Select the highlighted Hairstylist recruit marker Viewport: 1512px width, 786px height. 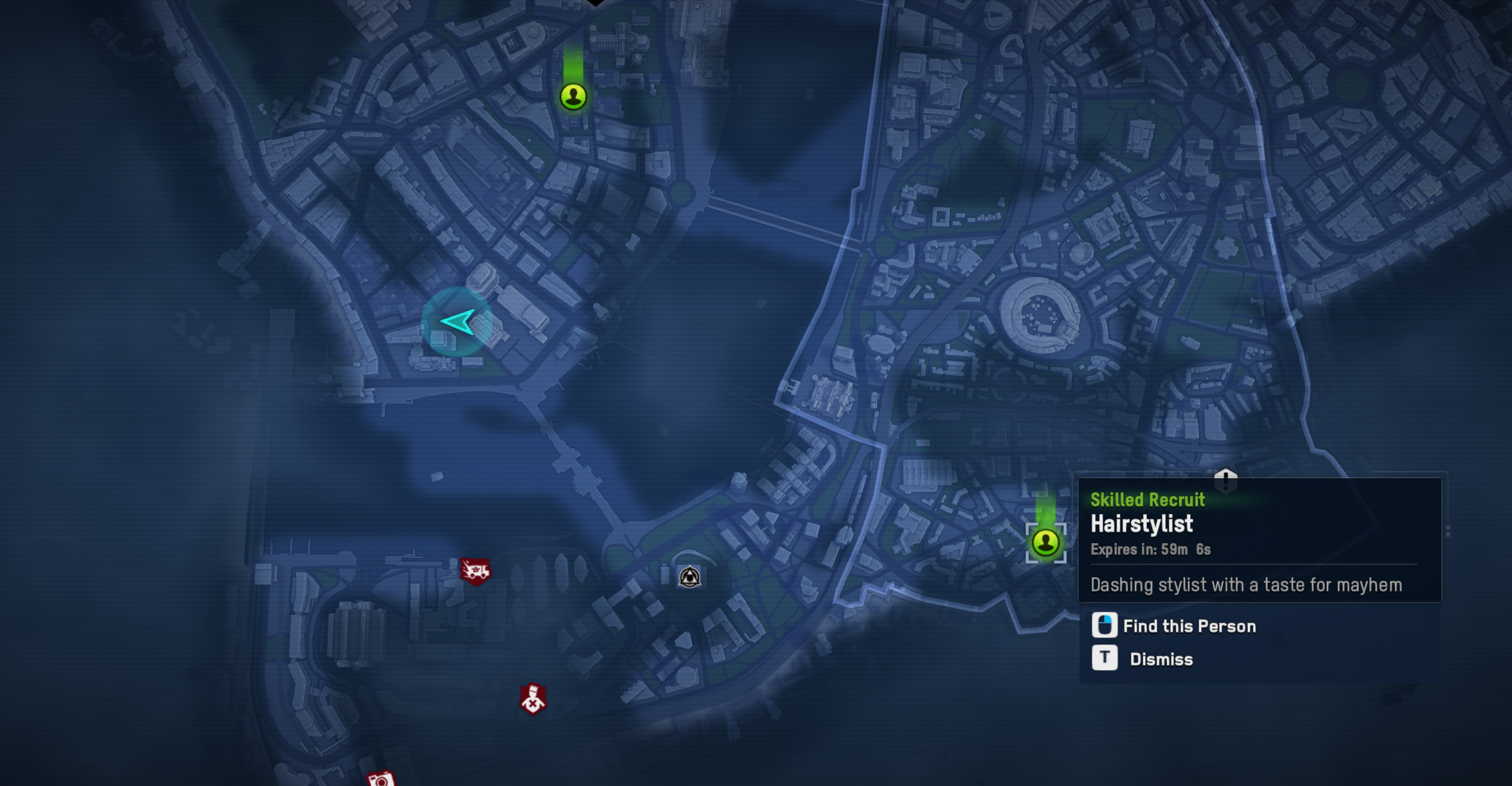coord(1045,543)
